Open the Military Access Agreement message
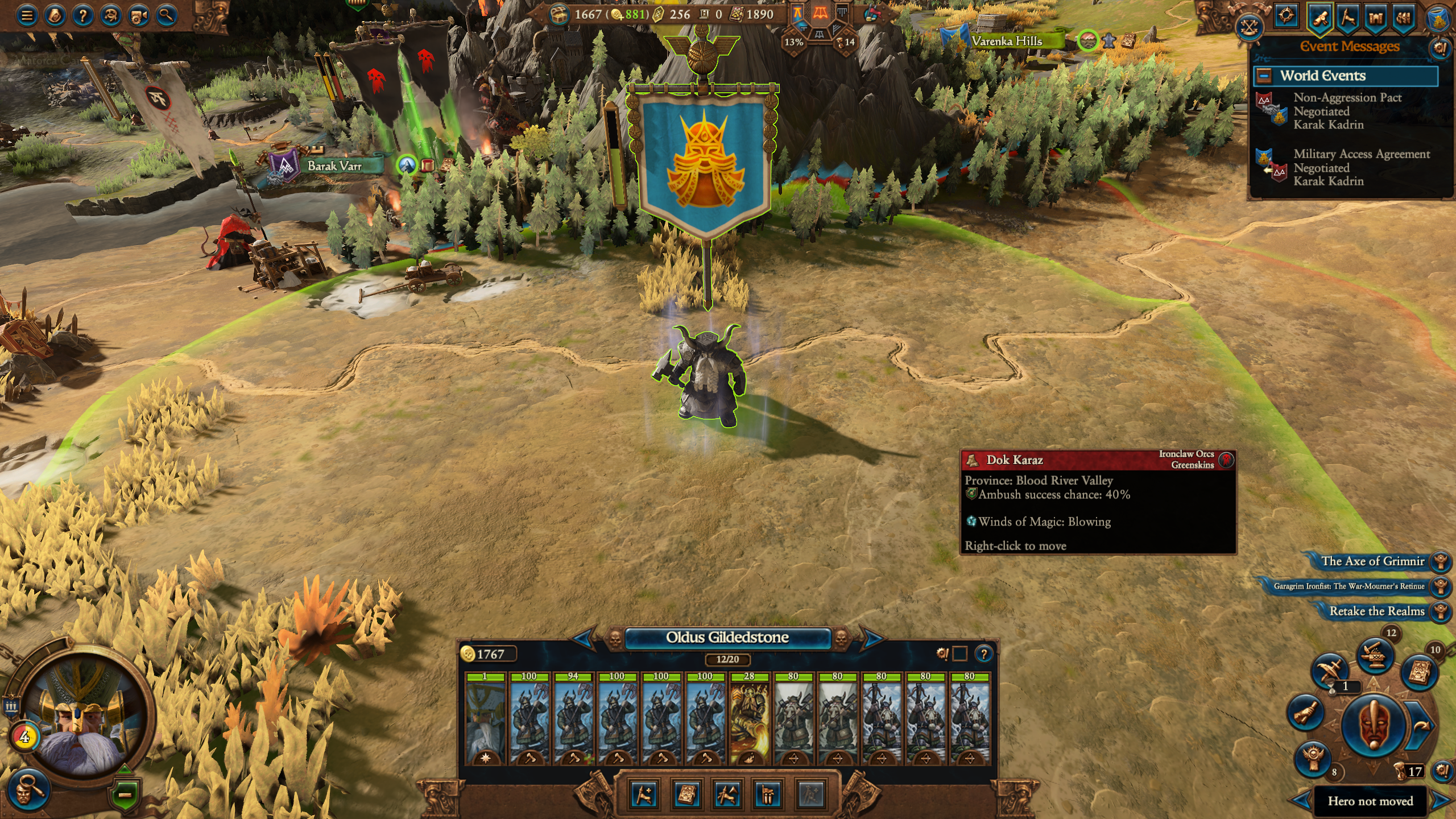Viewport: 1456px width, 819px height. click(x=1360, y=167)
